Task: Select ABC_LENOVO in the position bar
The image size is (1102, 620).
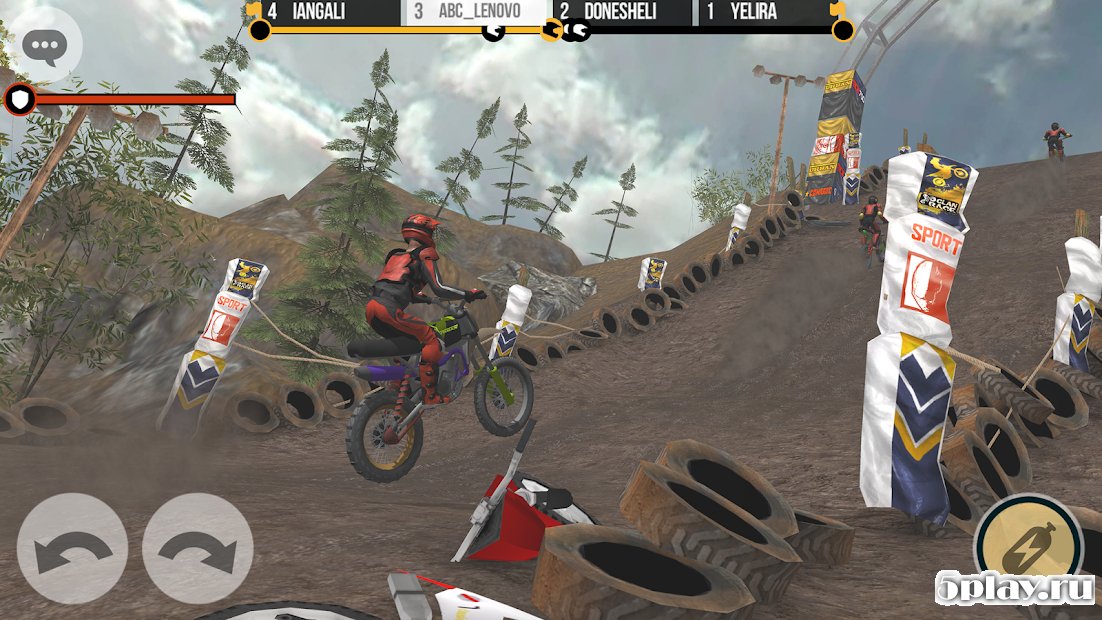Action: coord(476,13)
